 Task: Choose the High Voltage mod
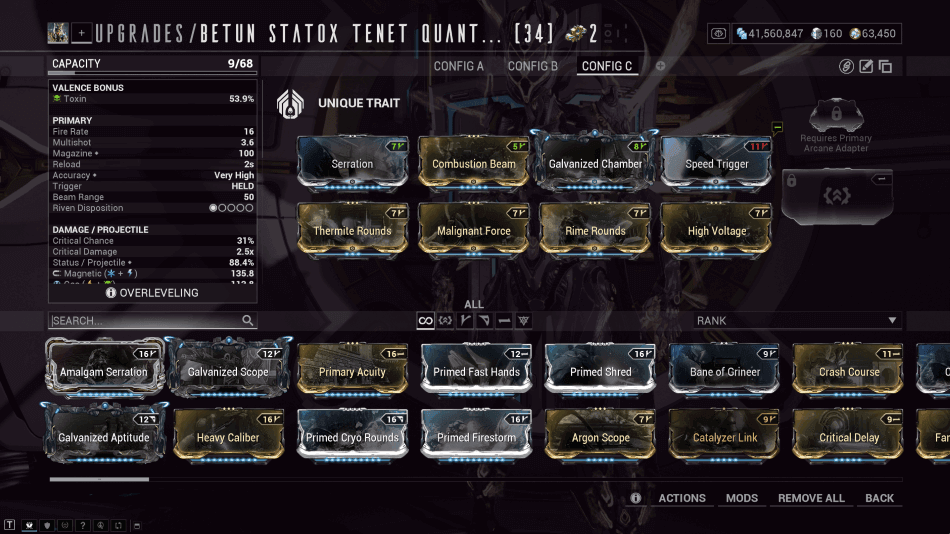click(717, 230)
